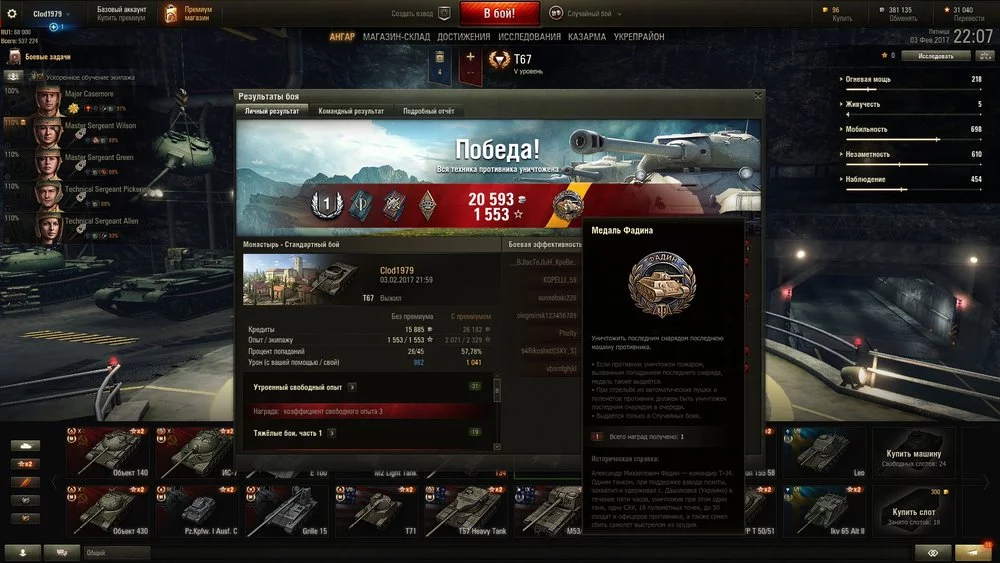1000x563 pixels.
Task: Choose Купить машину in the tank carousel
Action: [x=912, y=454]
